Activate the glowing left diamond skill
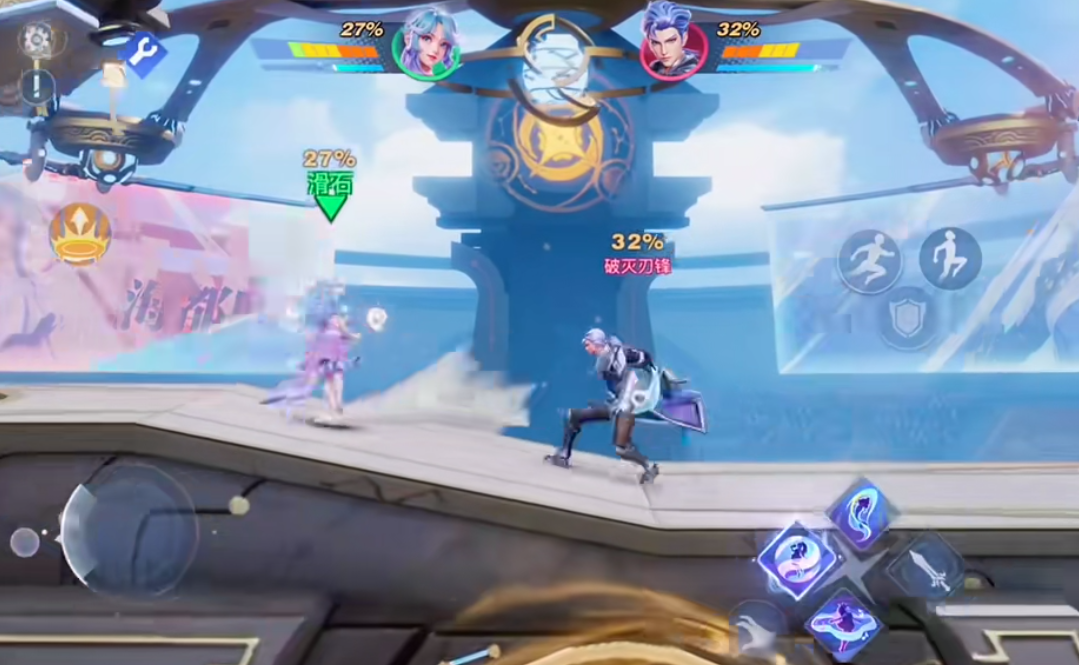This screenshot has width=1079, height=665. click(797, 560)
